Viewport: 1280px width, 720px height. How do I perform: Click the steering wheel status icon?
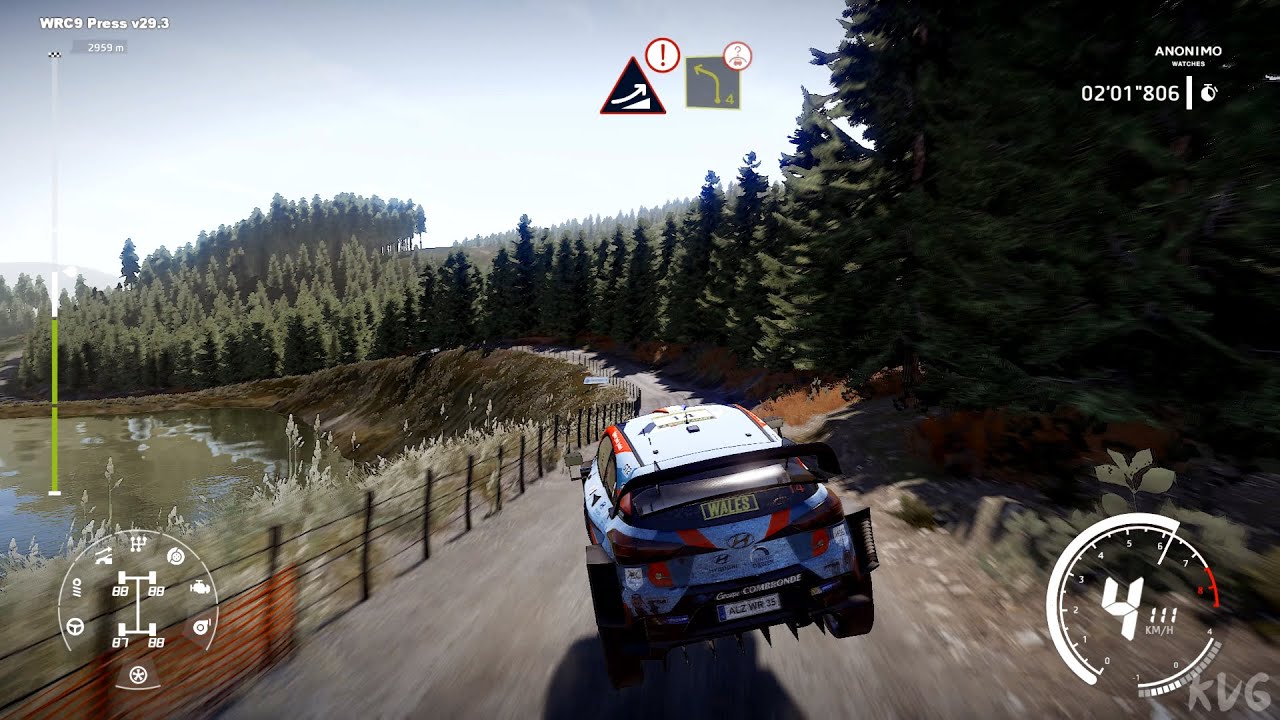tap(75, 627)
